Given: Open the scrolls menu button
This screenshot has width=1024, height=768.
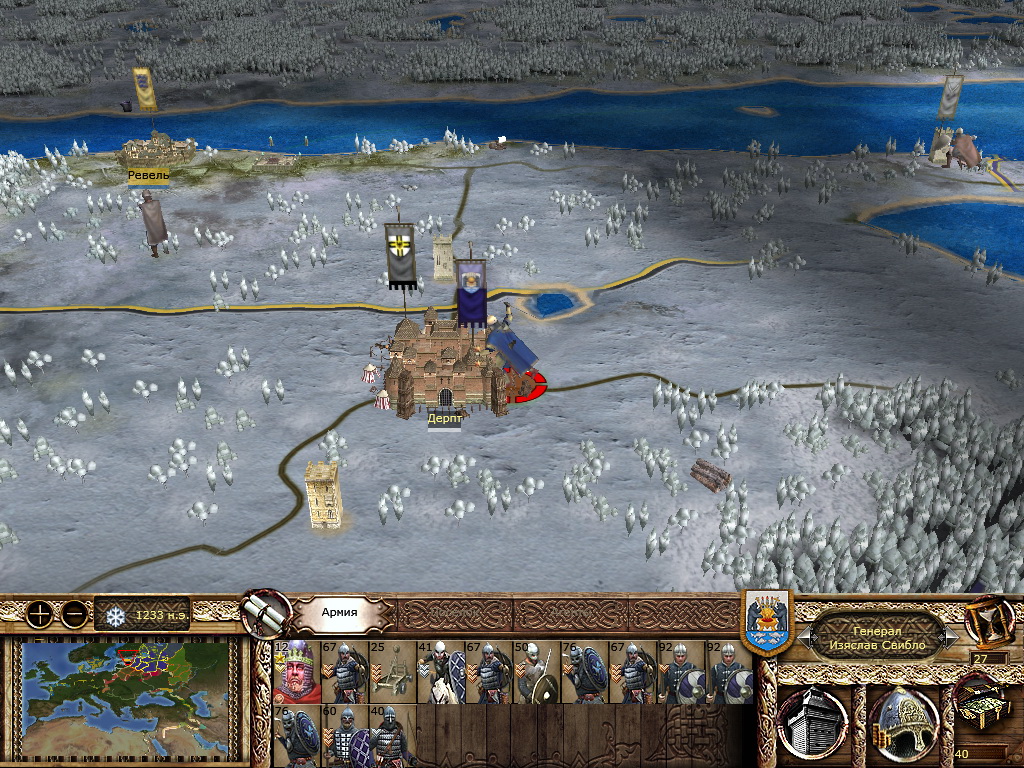Looking at the screenshot, I should tap(266, 613).
